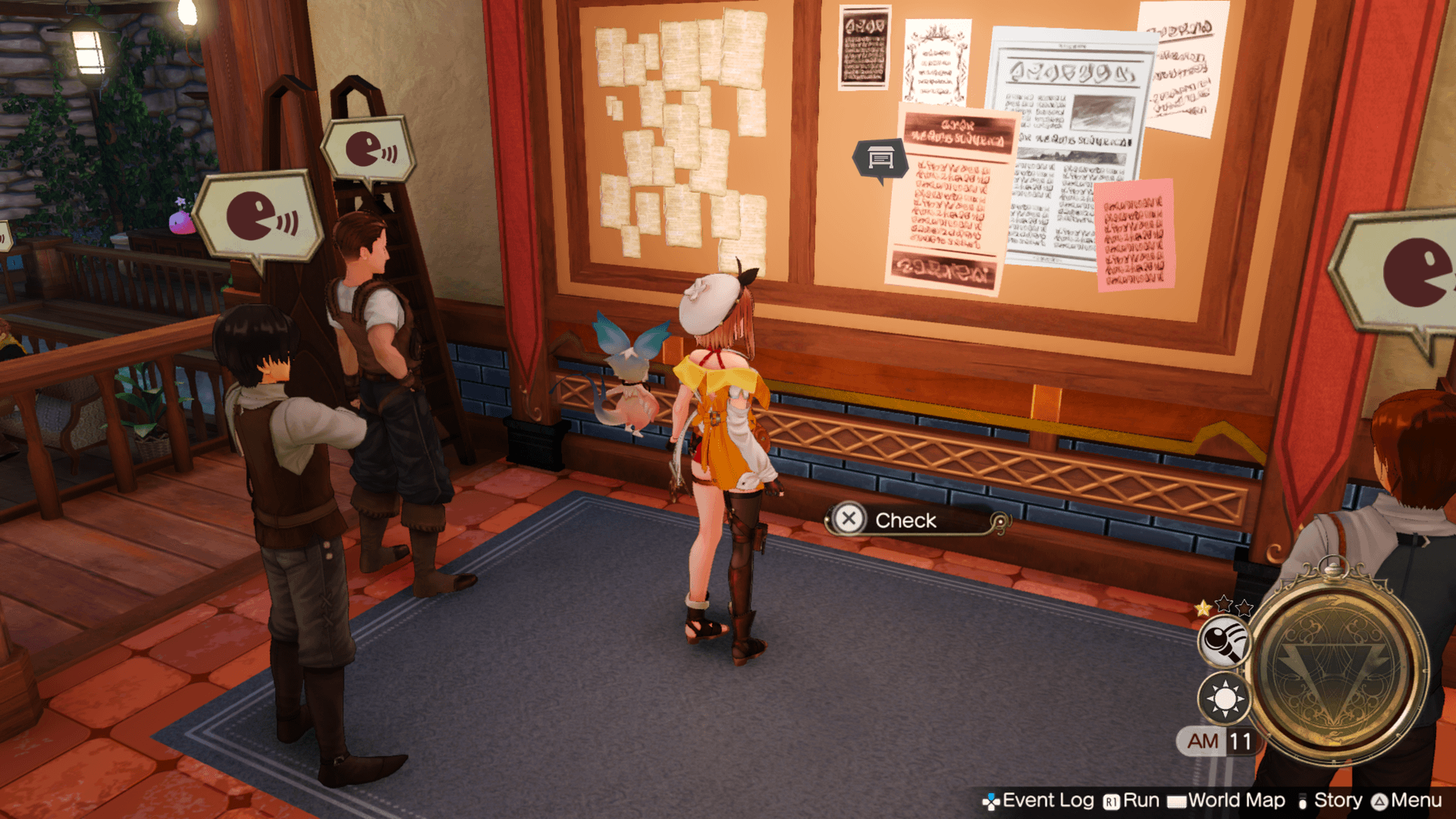This screenshot has height=819, width=1456.
Task: Open the golden compass minimap
Action: (x=1338, y=667)
